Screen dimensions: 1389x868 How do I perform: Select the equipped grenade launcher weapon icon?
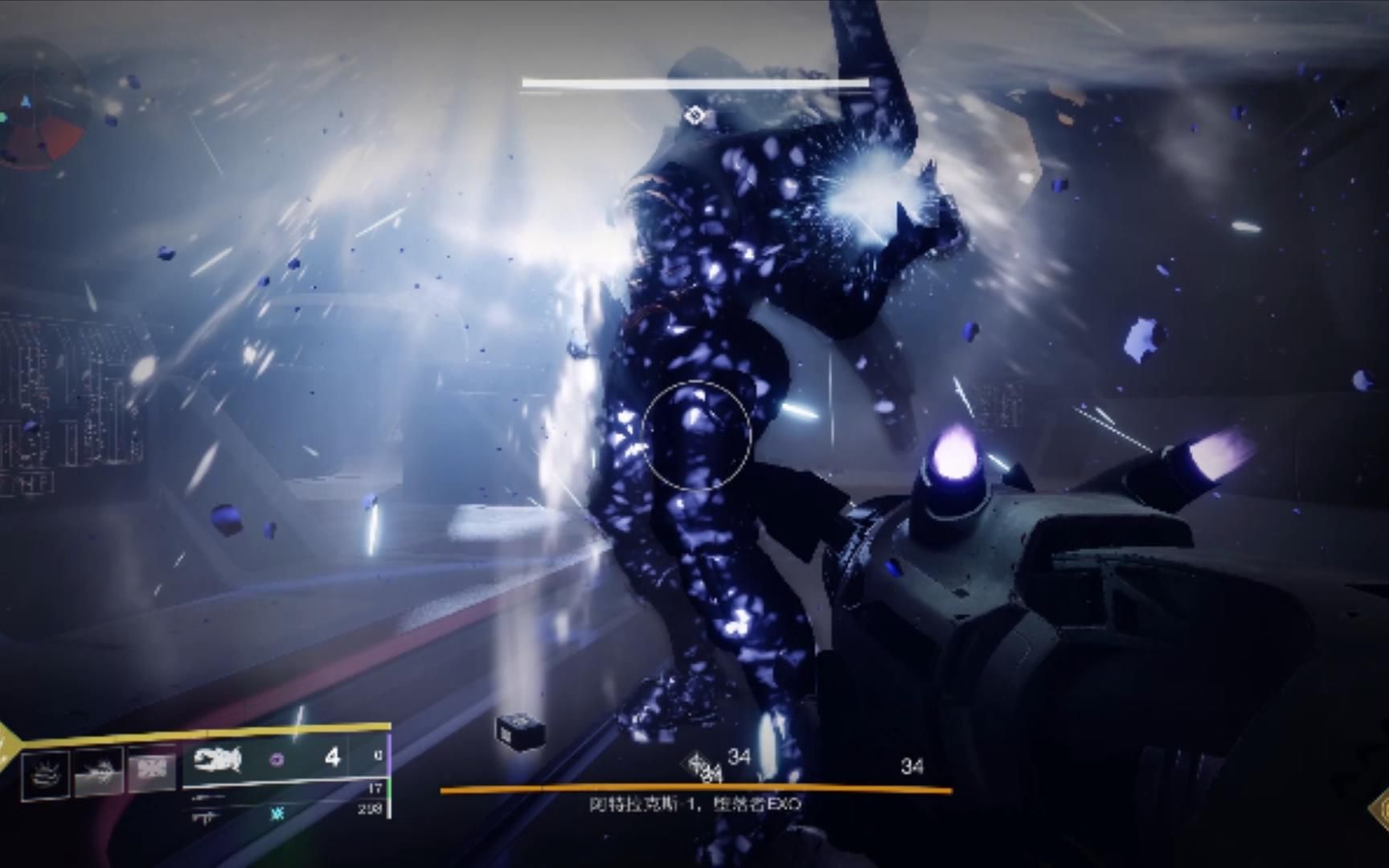[x=217, y=758]
